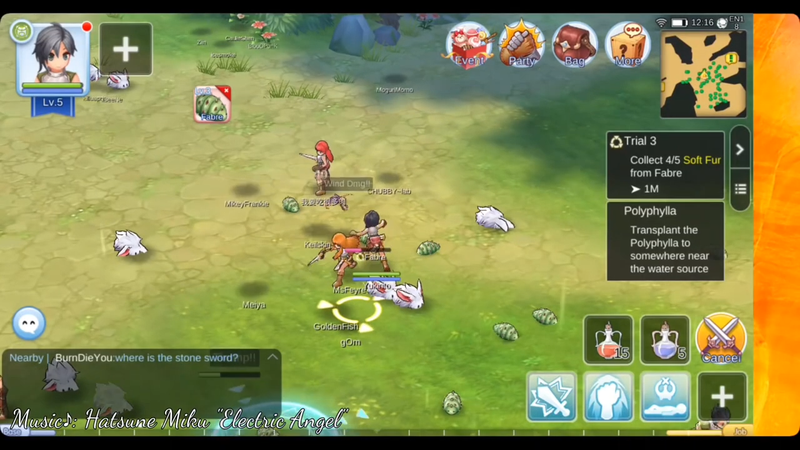The height and width of the screenshot is (450, 800).
Task: Add a skill to the empty plus slot
Action: [x=721, y=397]
